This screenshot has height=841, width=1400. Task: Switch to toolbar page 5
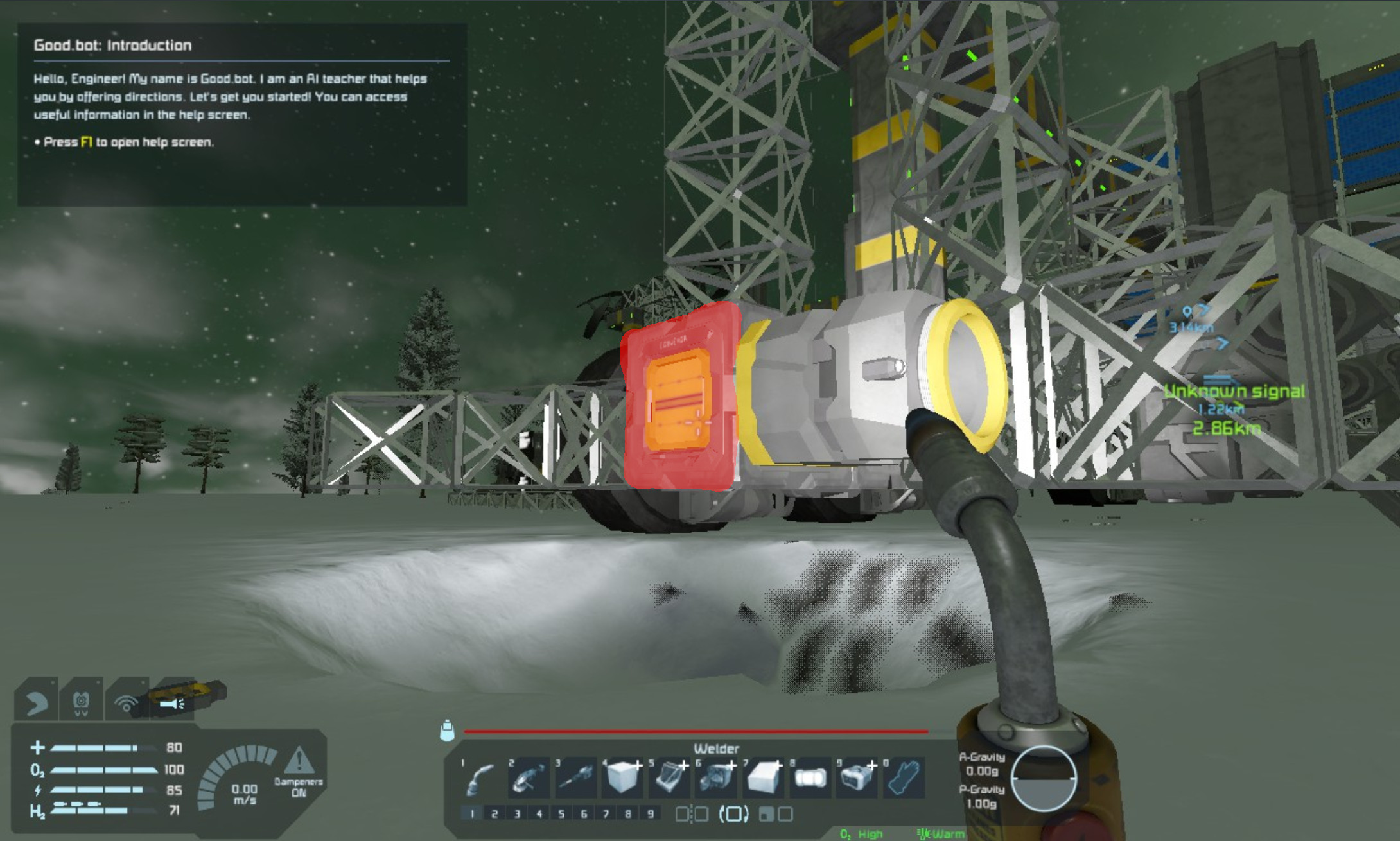(561, 814)
